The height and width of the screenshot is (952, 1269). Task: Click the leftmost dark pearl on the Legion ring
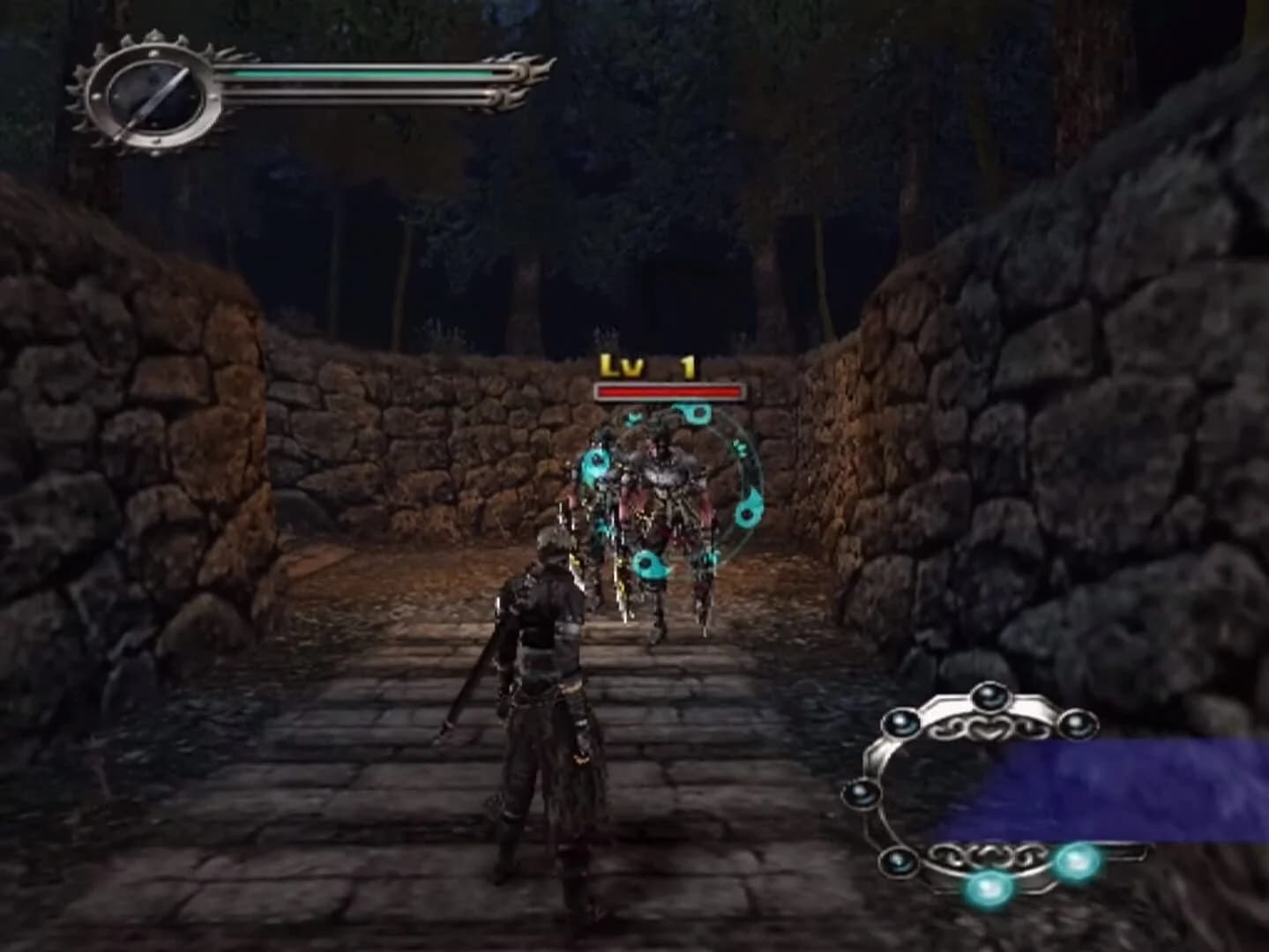(860, 793)
